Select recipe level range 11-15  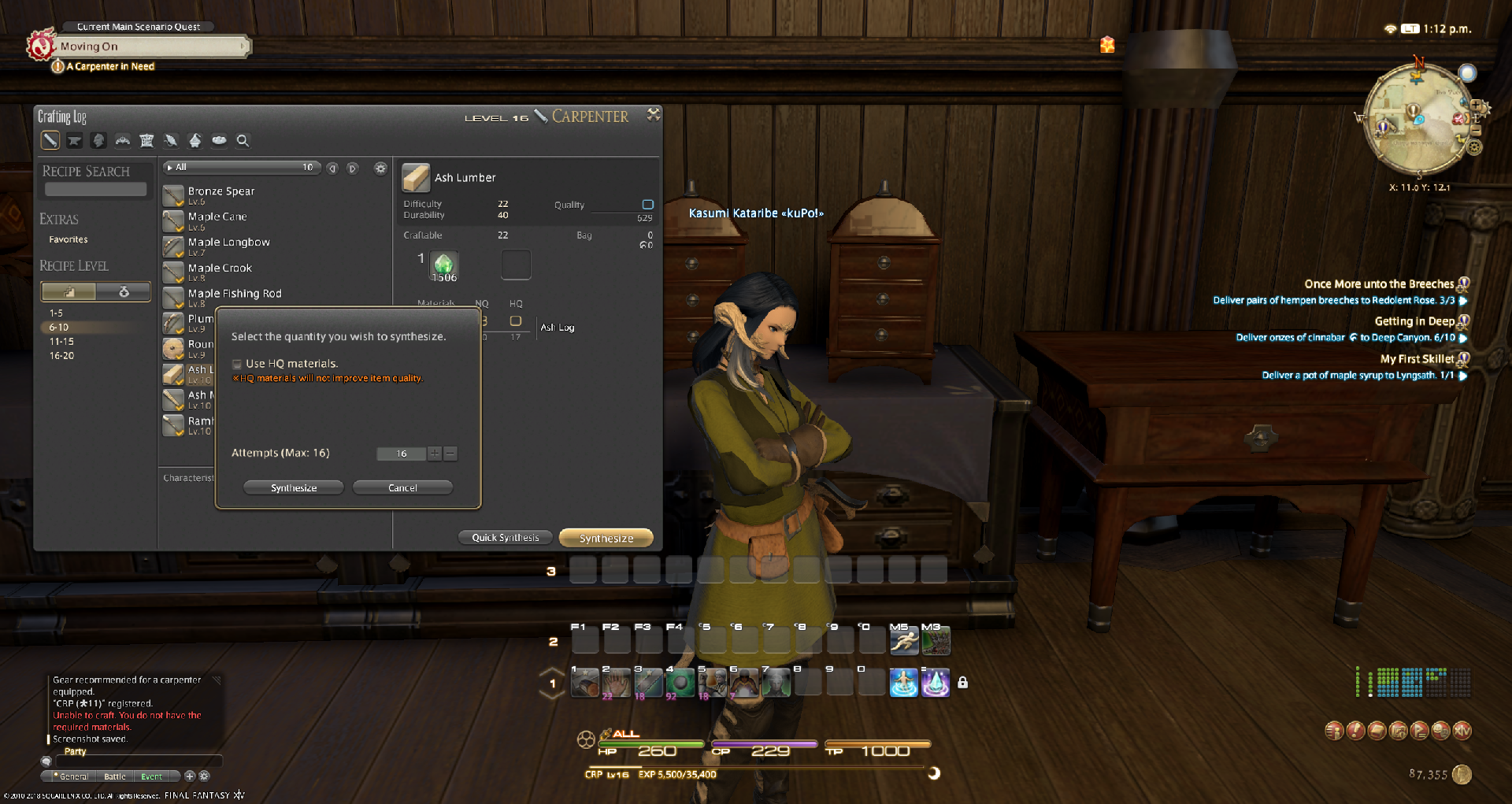click(61, 342)
